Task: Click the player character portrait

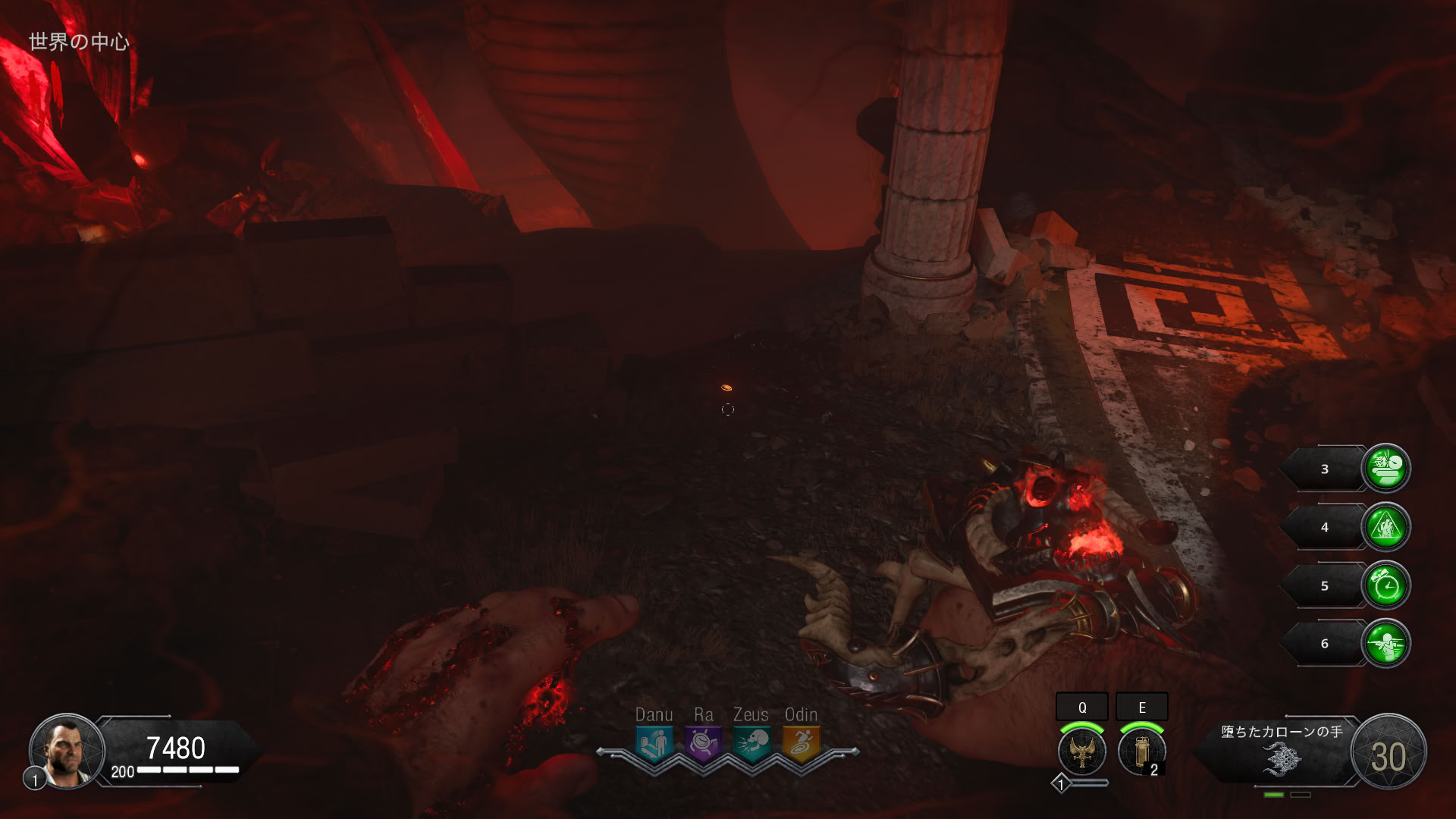Action: 67,751
